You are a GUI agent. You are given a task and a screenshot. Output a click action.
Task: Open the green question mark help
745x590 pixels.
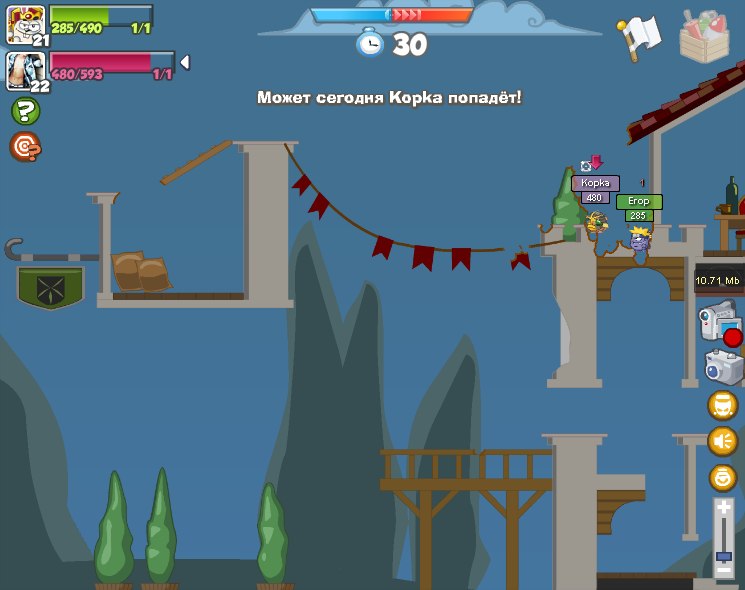pos(25,112)
